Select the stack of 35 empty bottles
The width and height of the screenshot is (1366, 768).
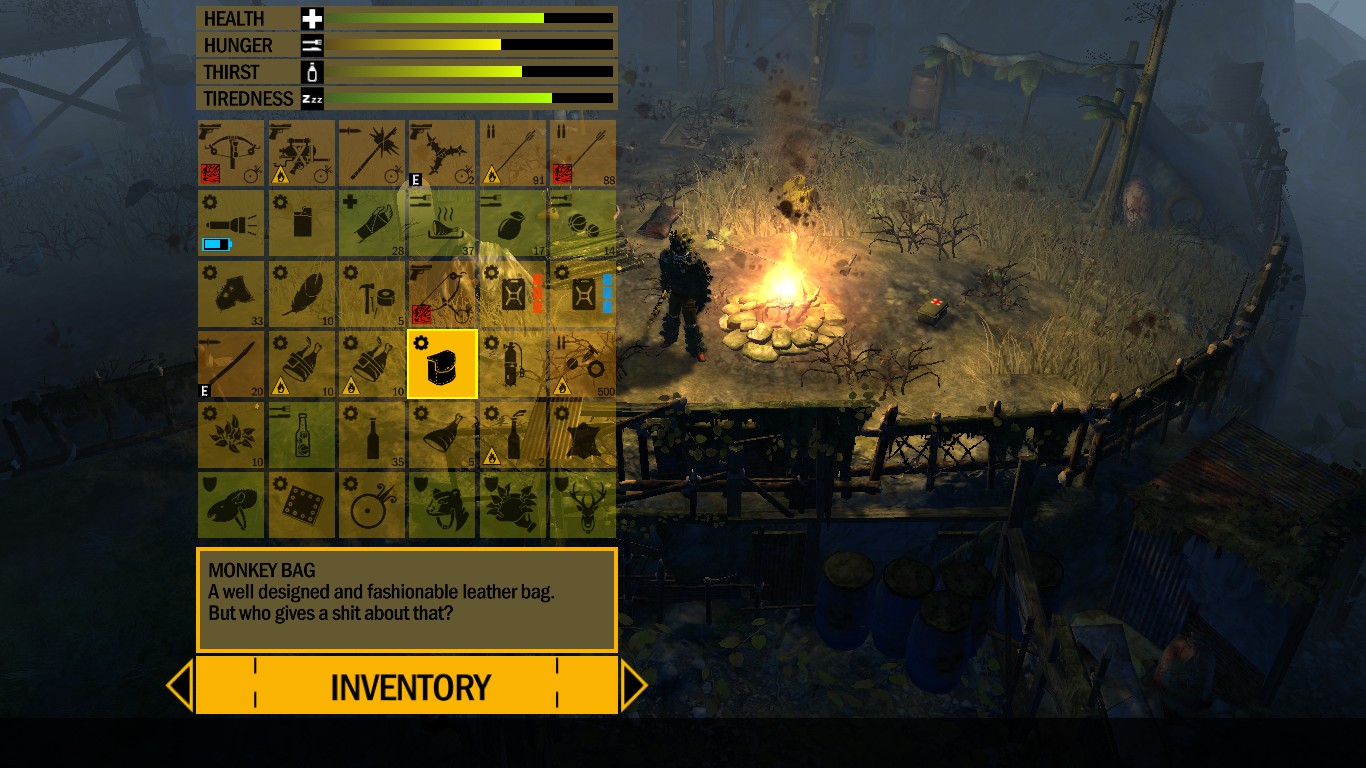tap(371, 433)
